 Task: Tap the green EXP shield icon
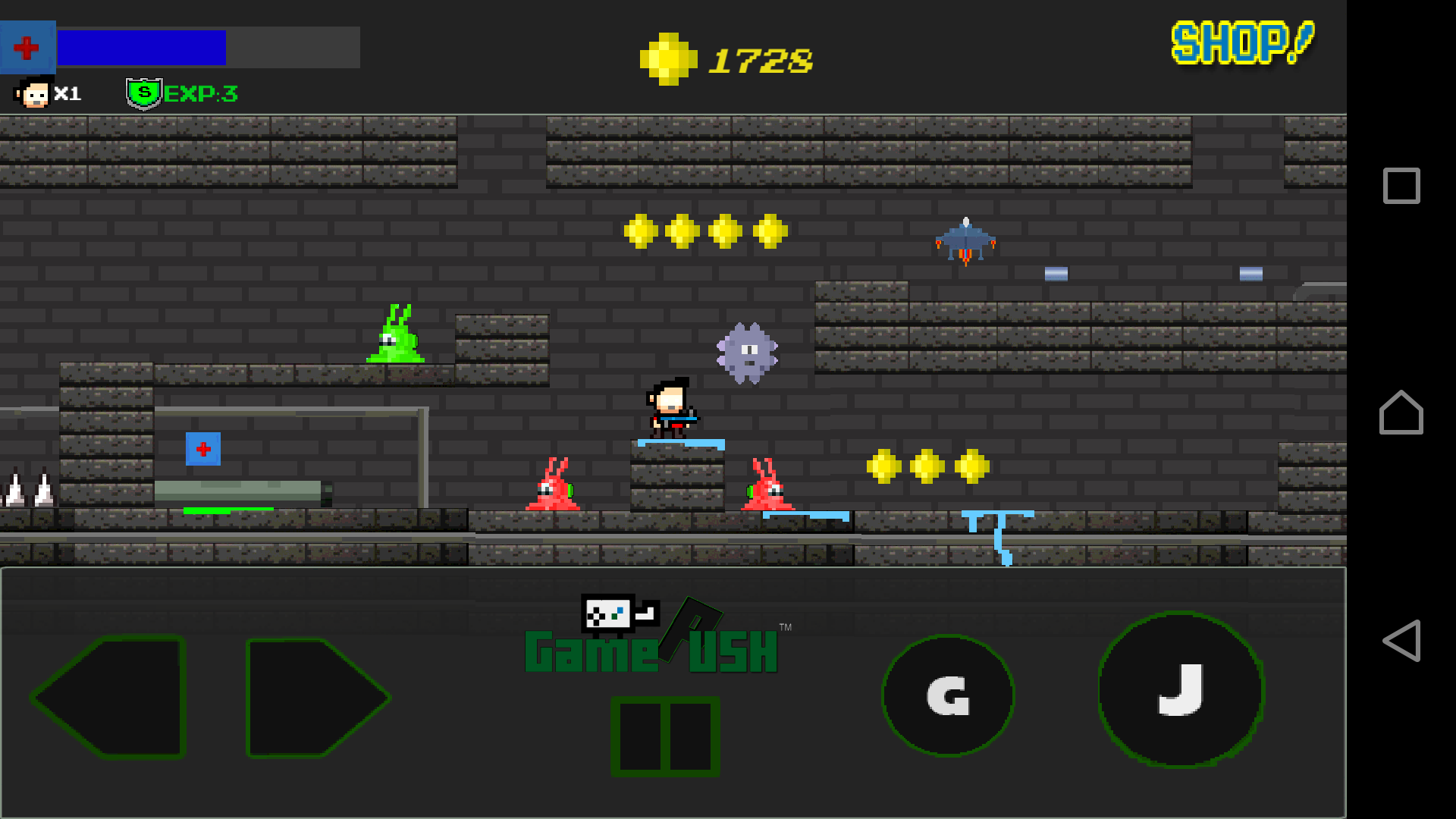[x=144, y=92]
